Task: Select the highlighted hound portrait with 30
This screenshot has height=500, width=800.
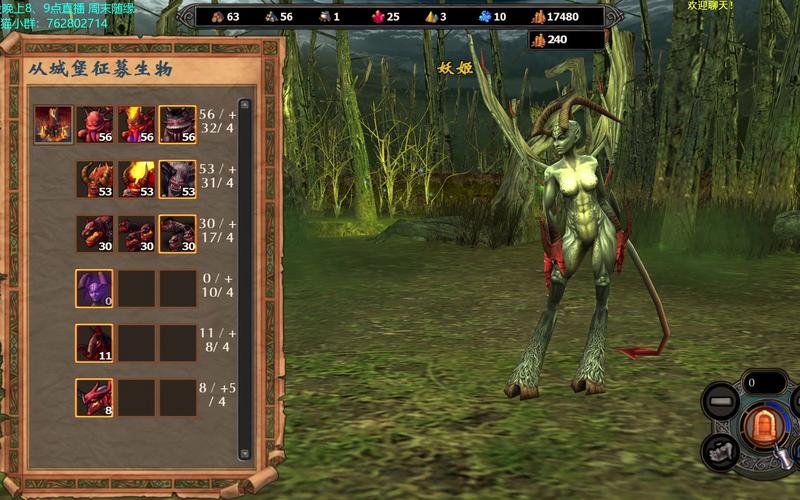Action: point(177,234)
